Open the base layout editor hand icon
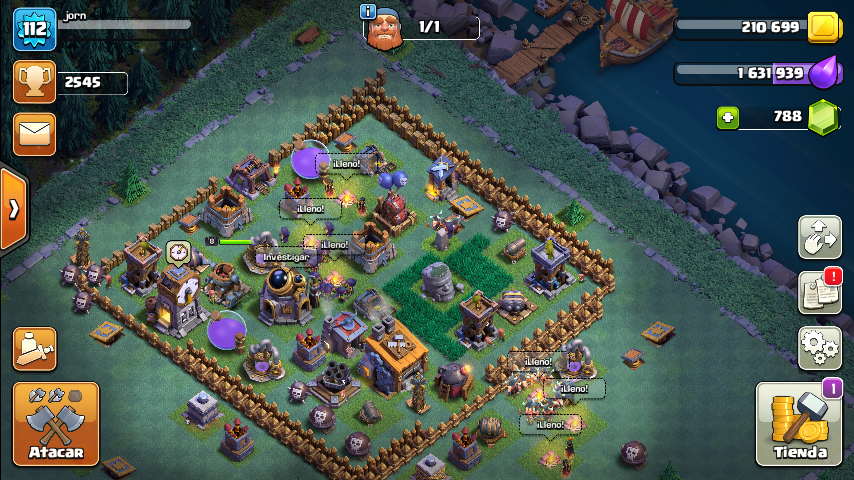 tap(819, 237)
